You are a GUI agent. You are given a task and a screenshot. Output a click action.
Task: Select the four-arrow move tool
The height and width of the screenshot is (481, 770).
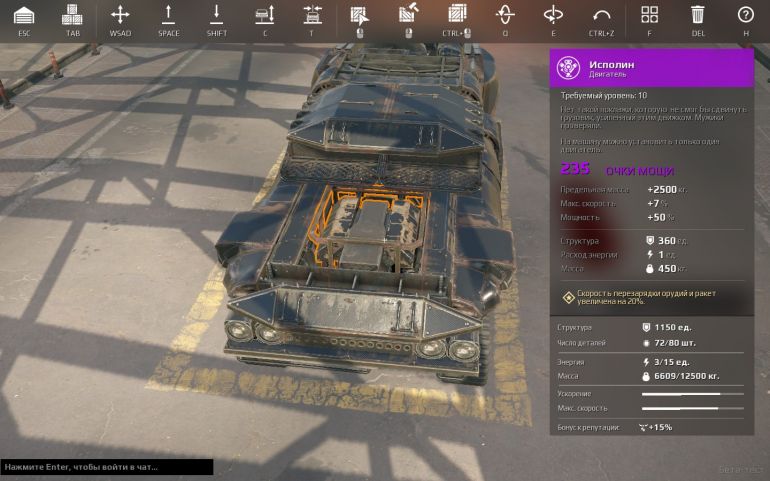pos(120,15)
